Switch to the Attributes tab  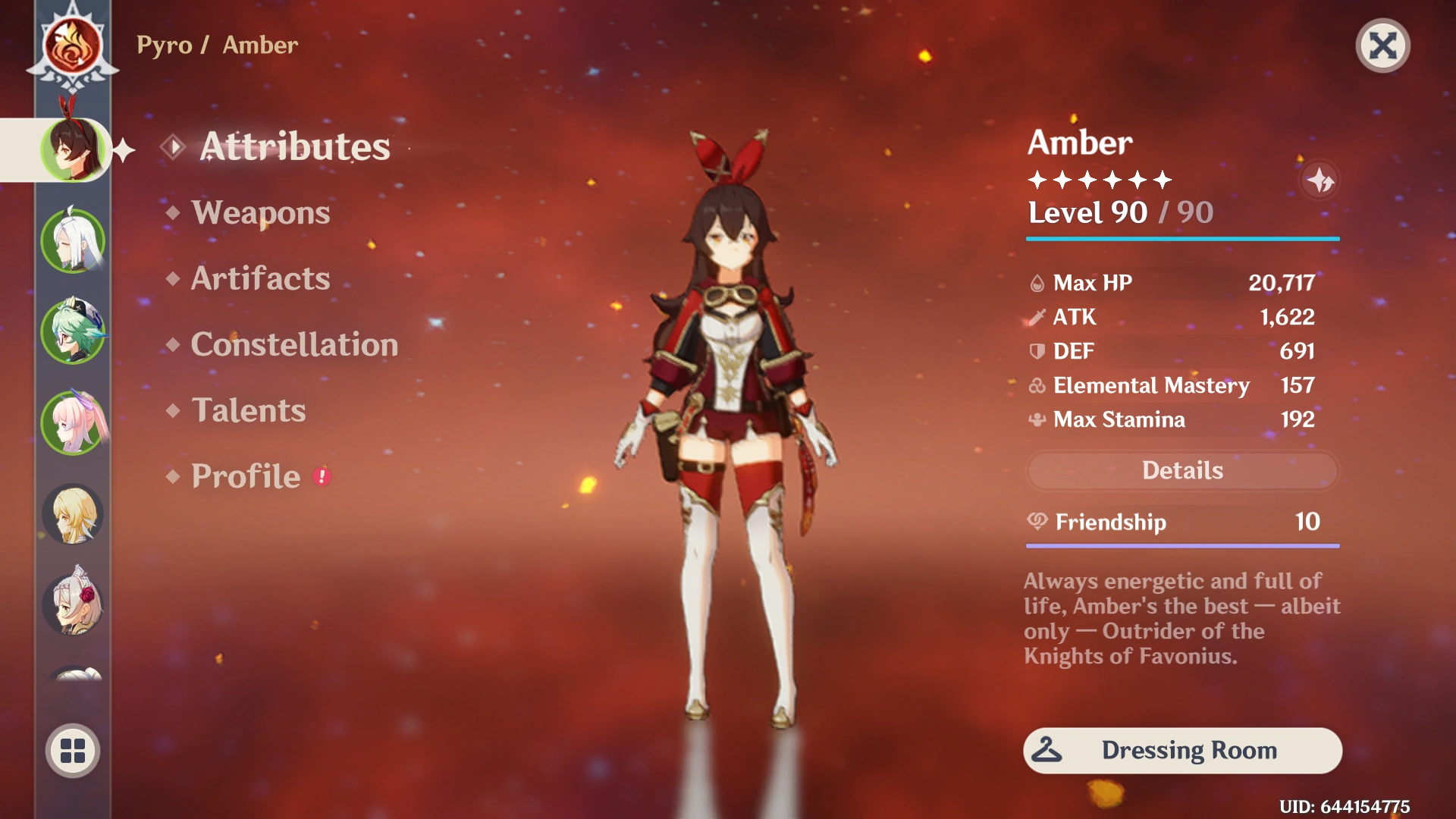click(x=295, y=146)
